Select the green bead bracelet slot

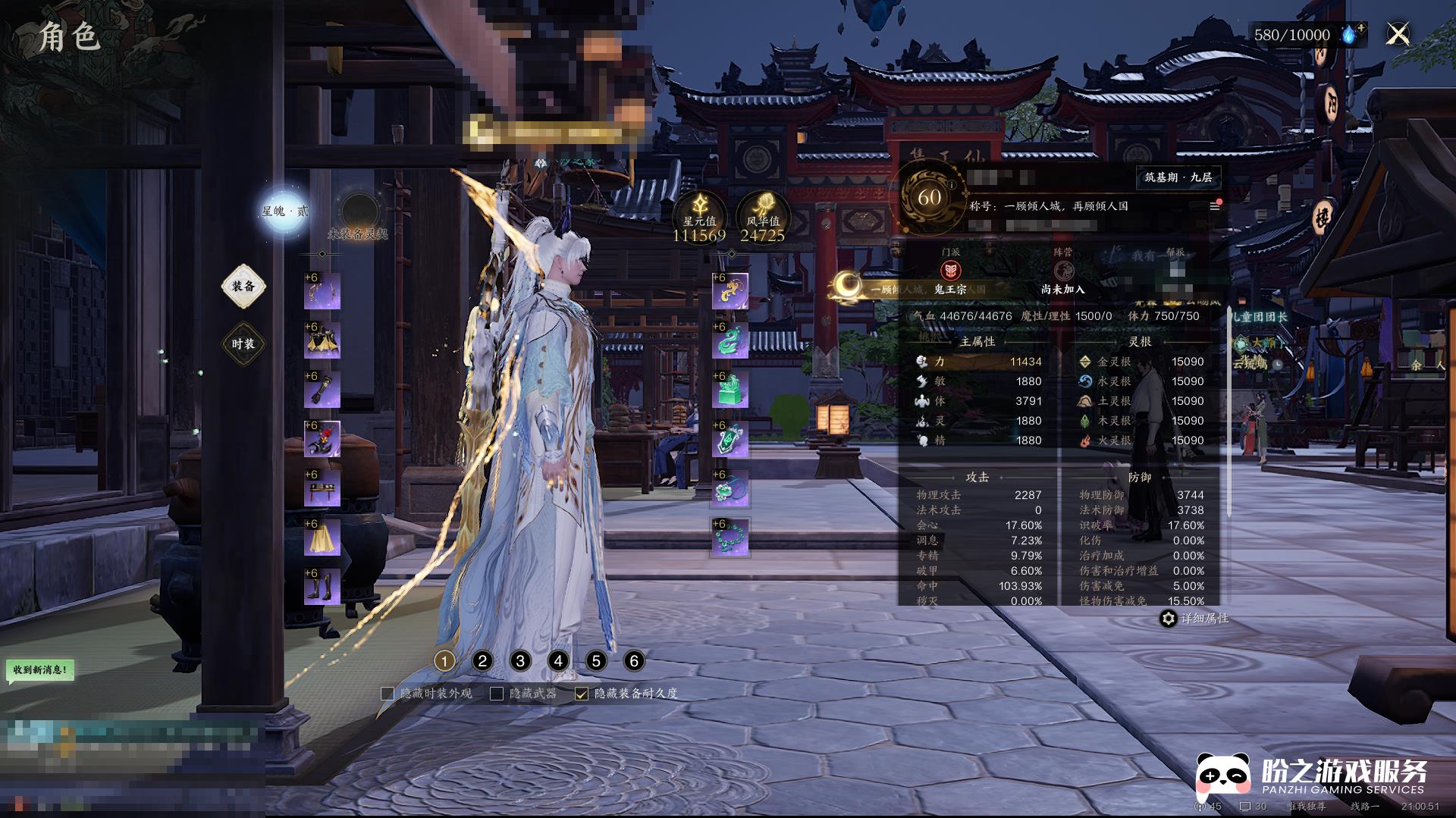point(730,538)
